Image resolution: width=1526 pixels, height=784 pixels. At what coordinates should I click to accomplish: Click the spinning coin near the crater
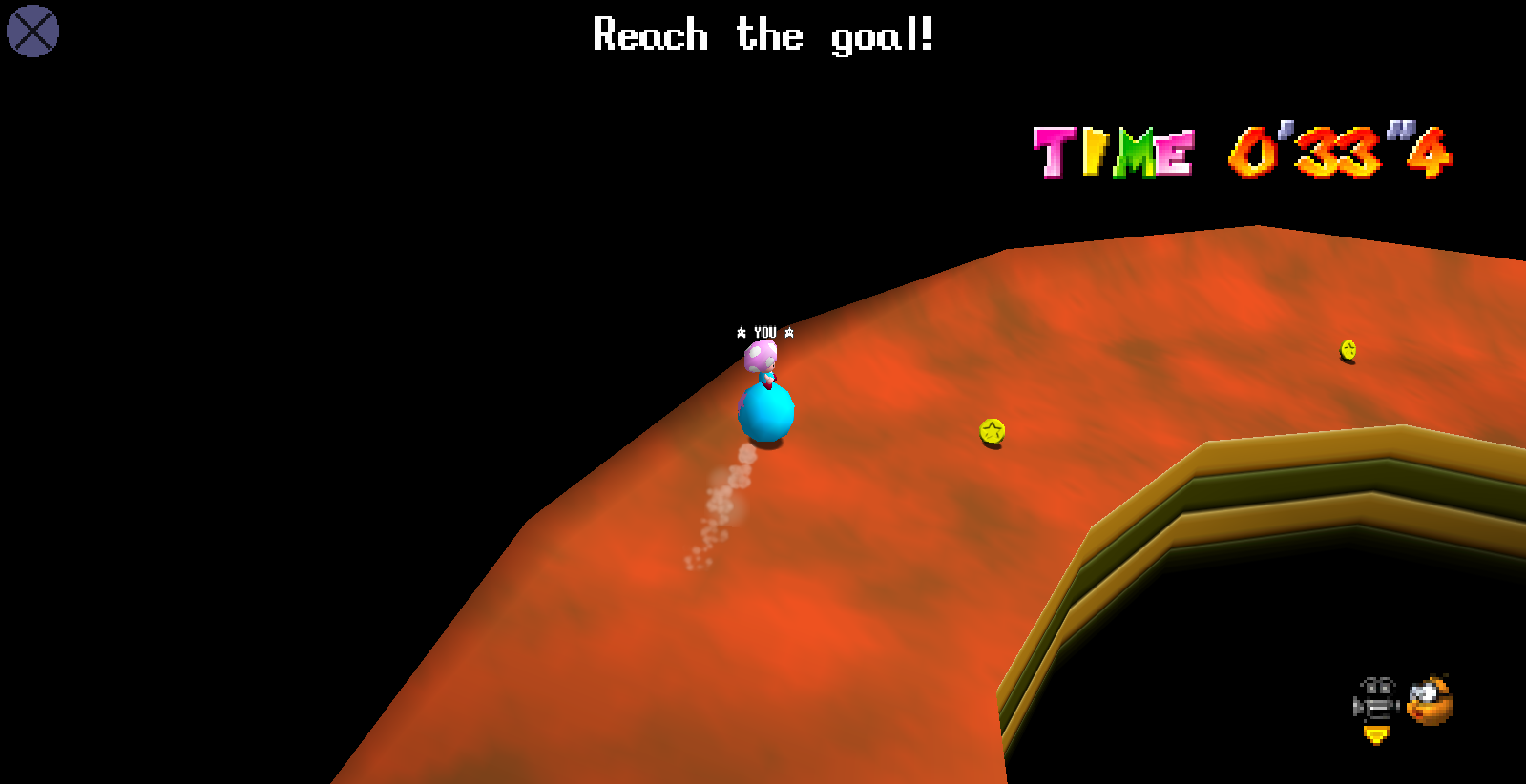[x=991, y=430]
